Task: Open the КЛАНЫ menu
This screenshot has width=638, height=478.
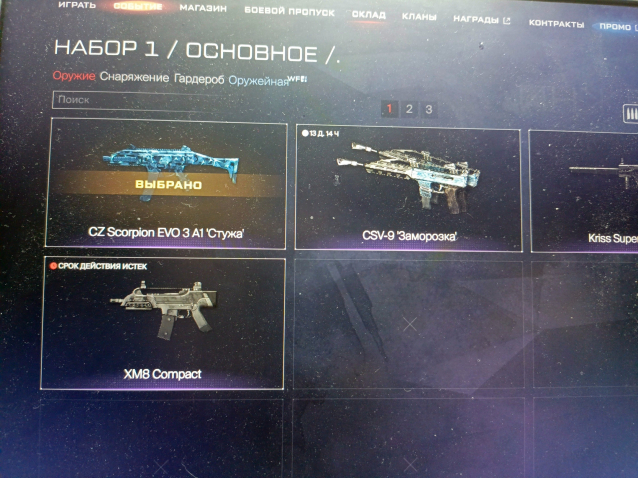Action: 418,17
